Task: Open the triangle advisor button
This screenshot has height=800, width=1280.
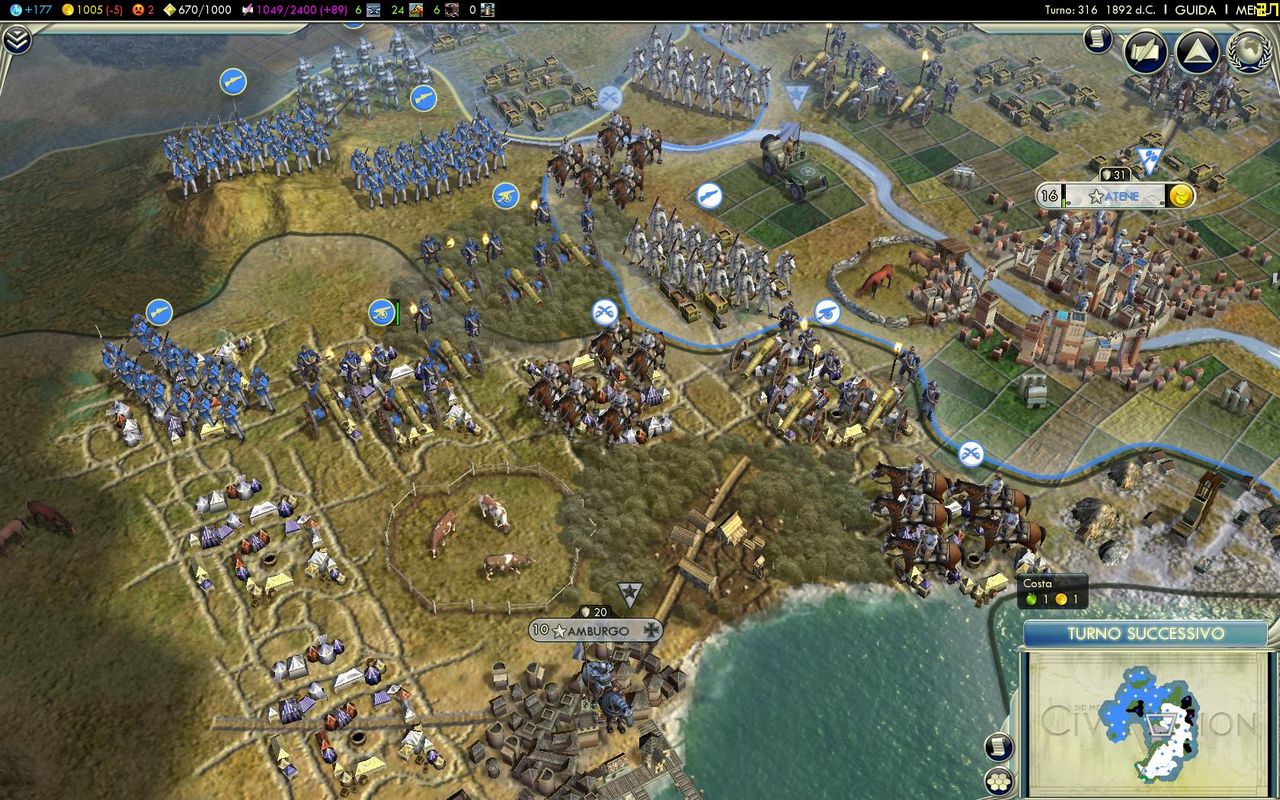Action: (x=1197, y=52)
